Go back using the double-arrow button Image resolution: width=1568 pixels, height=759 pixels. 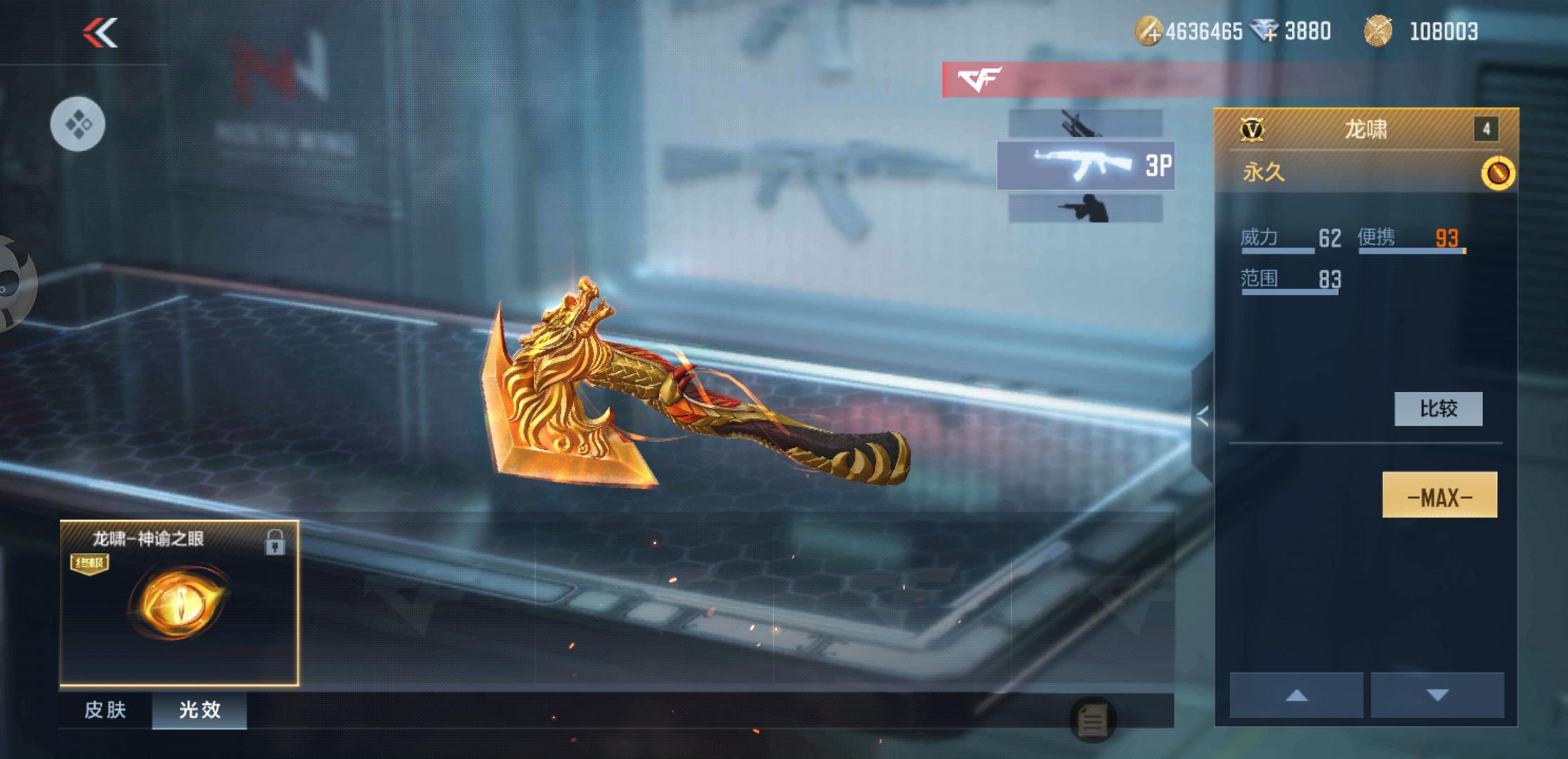[100, 33]
